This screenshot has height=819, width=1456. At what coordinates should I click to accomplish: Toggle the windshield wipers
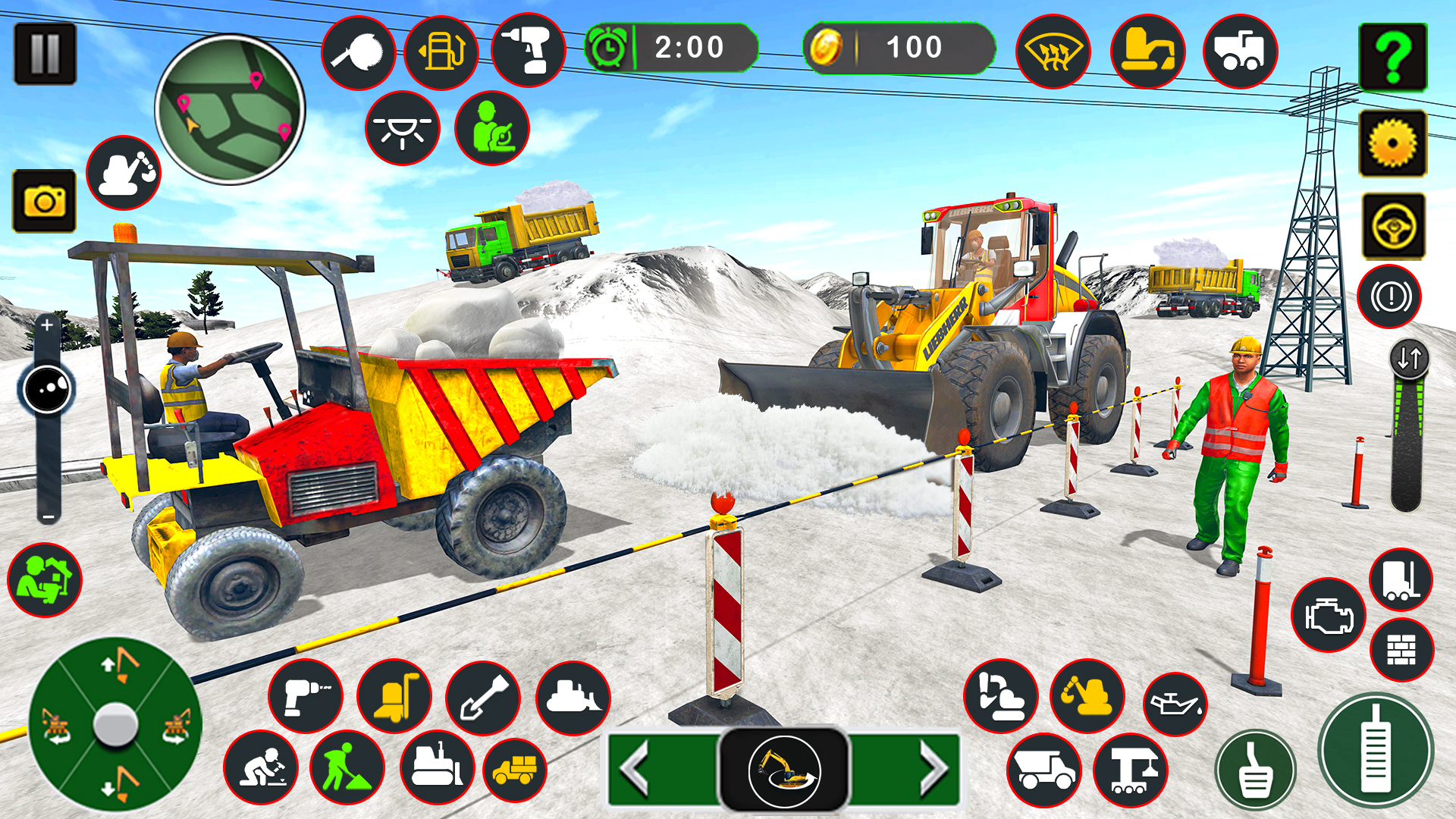pyautogui.click(x=1053, y=52)
